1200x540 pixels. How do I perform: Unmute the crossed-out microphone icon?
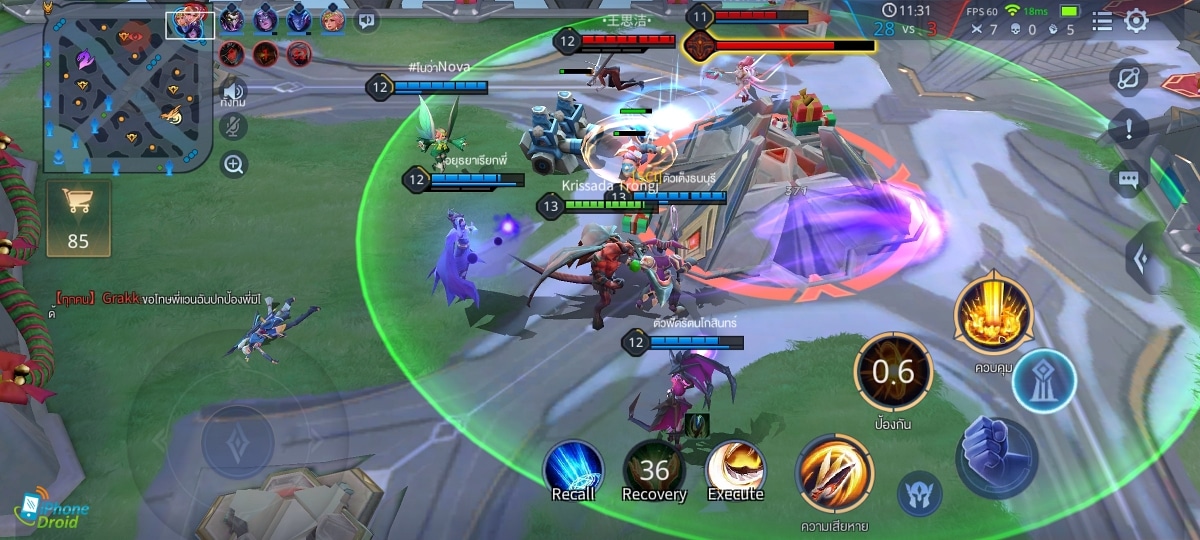tap(234, 127)
